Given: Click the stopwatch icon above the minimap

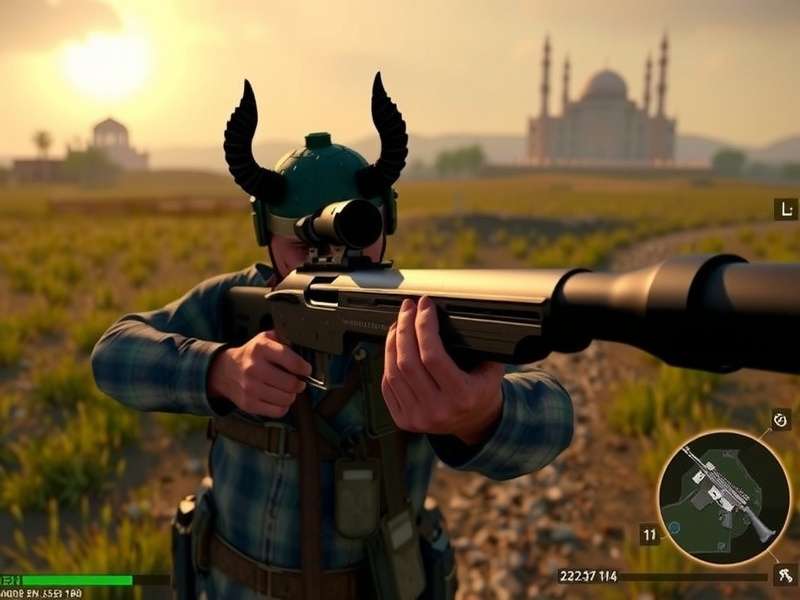Looking at the screenshot, I should (x=781, y=419).
